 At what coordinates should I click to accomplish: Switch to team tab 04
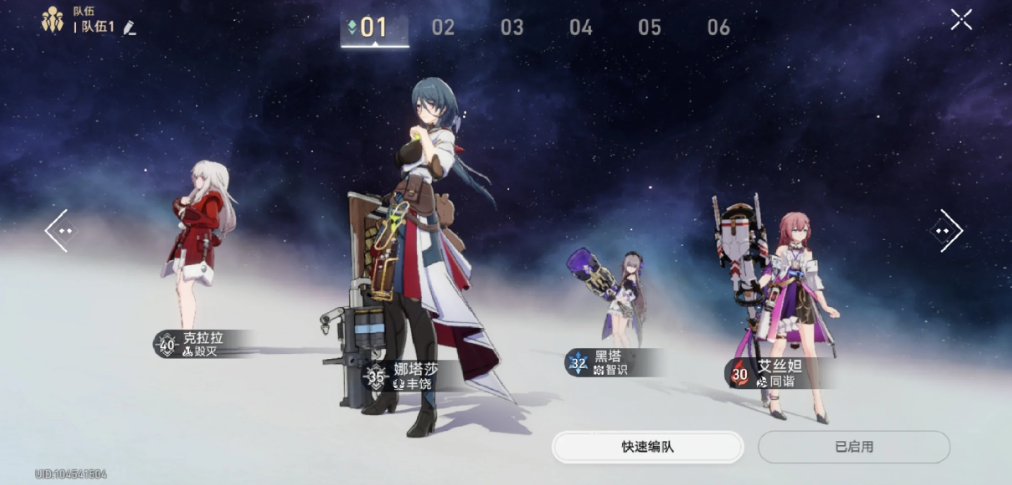[581, 28]
